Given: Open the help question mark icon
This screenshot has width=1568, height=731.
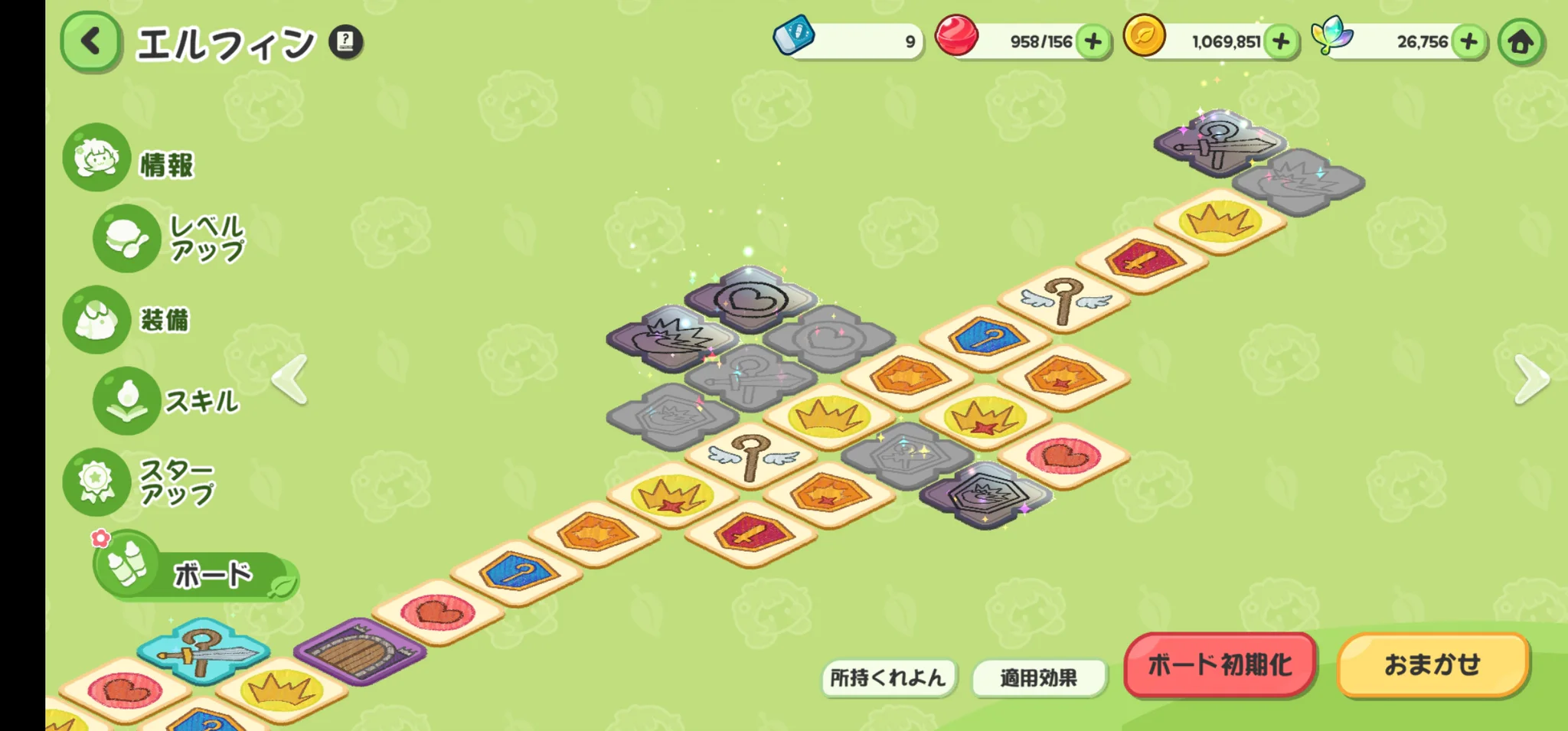Looking at the screenshot, I should [346, 41].
